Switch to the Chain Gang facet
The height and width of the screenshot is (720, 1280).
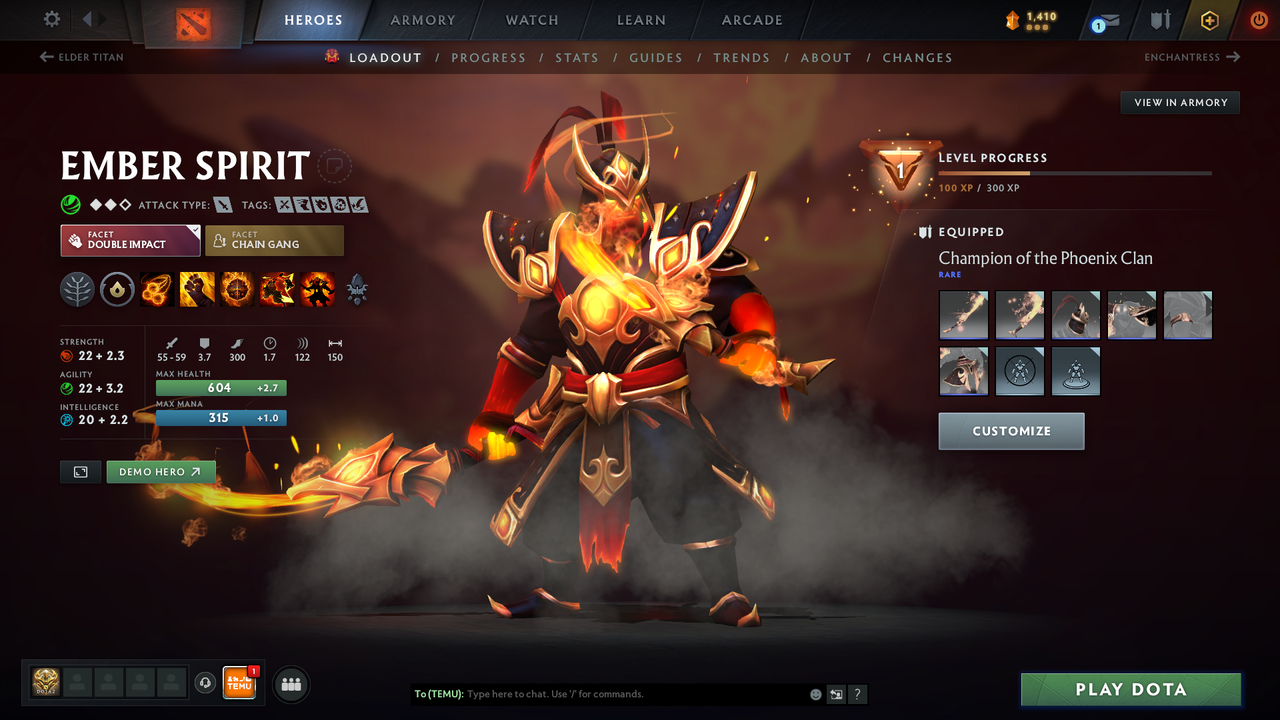(x=274, y=240)
